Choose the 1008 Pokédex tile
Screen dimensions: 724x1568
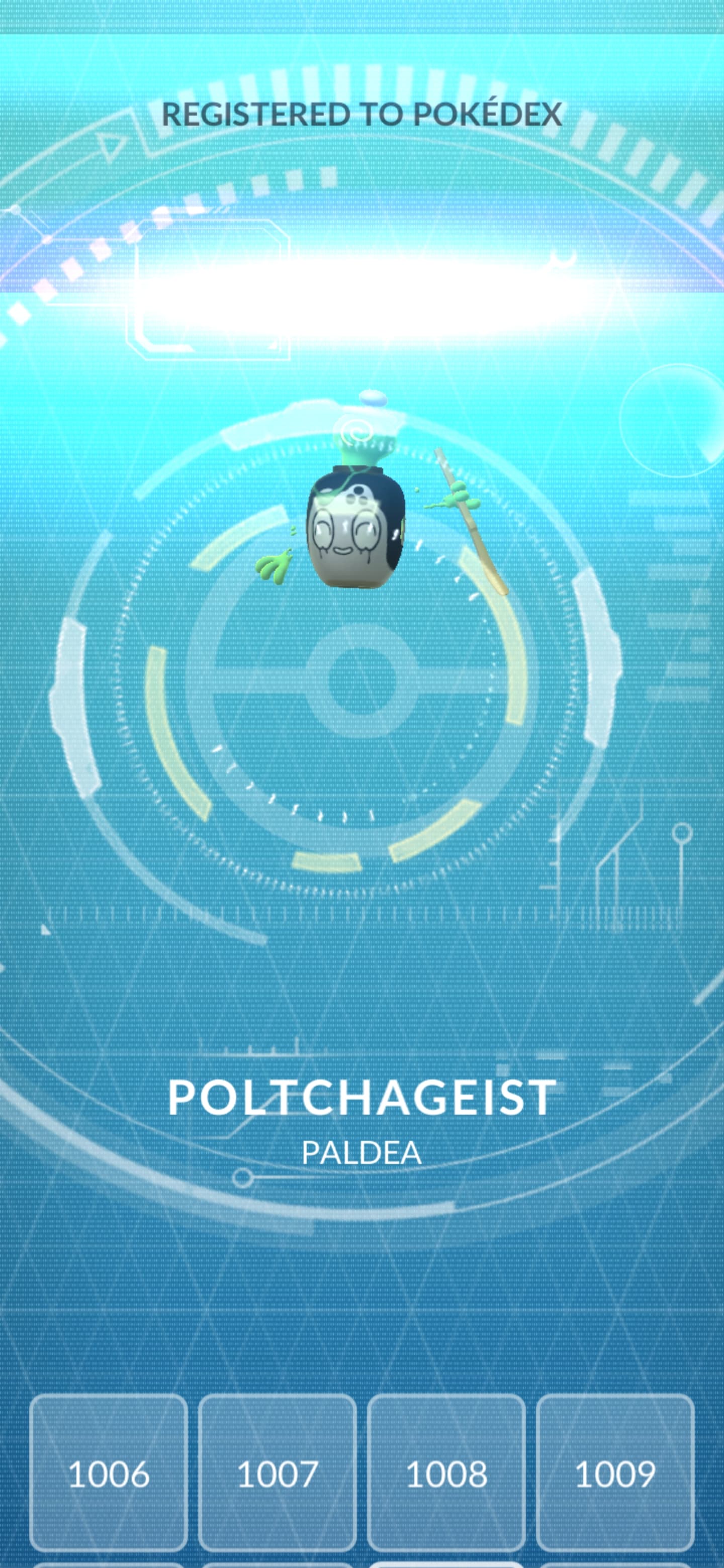click(x=446, y=1474)
